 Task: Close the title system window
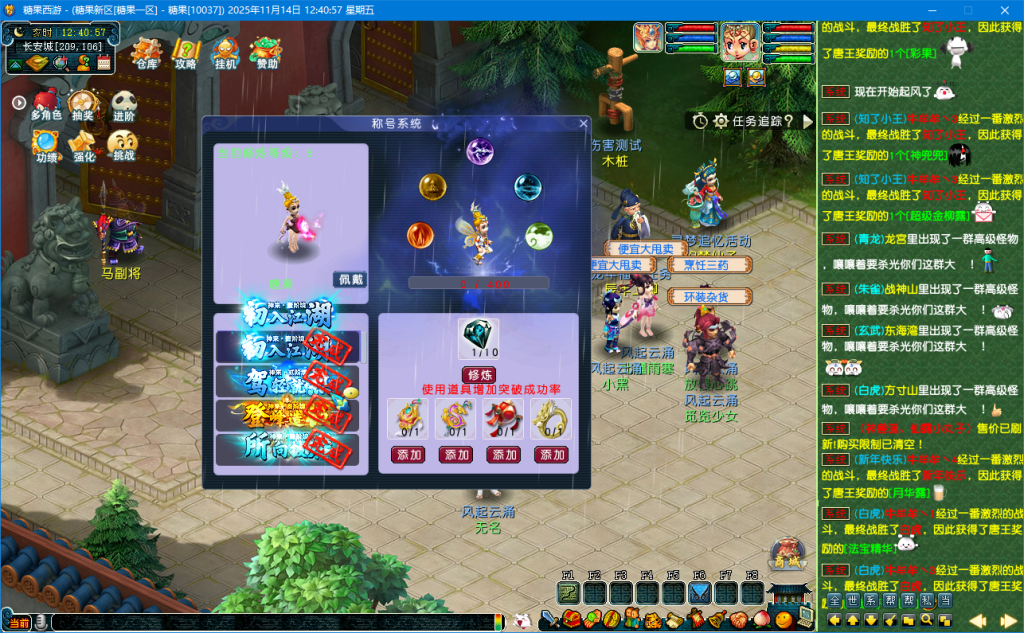(583, 124)
